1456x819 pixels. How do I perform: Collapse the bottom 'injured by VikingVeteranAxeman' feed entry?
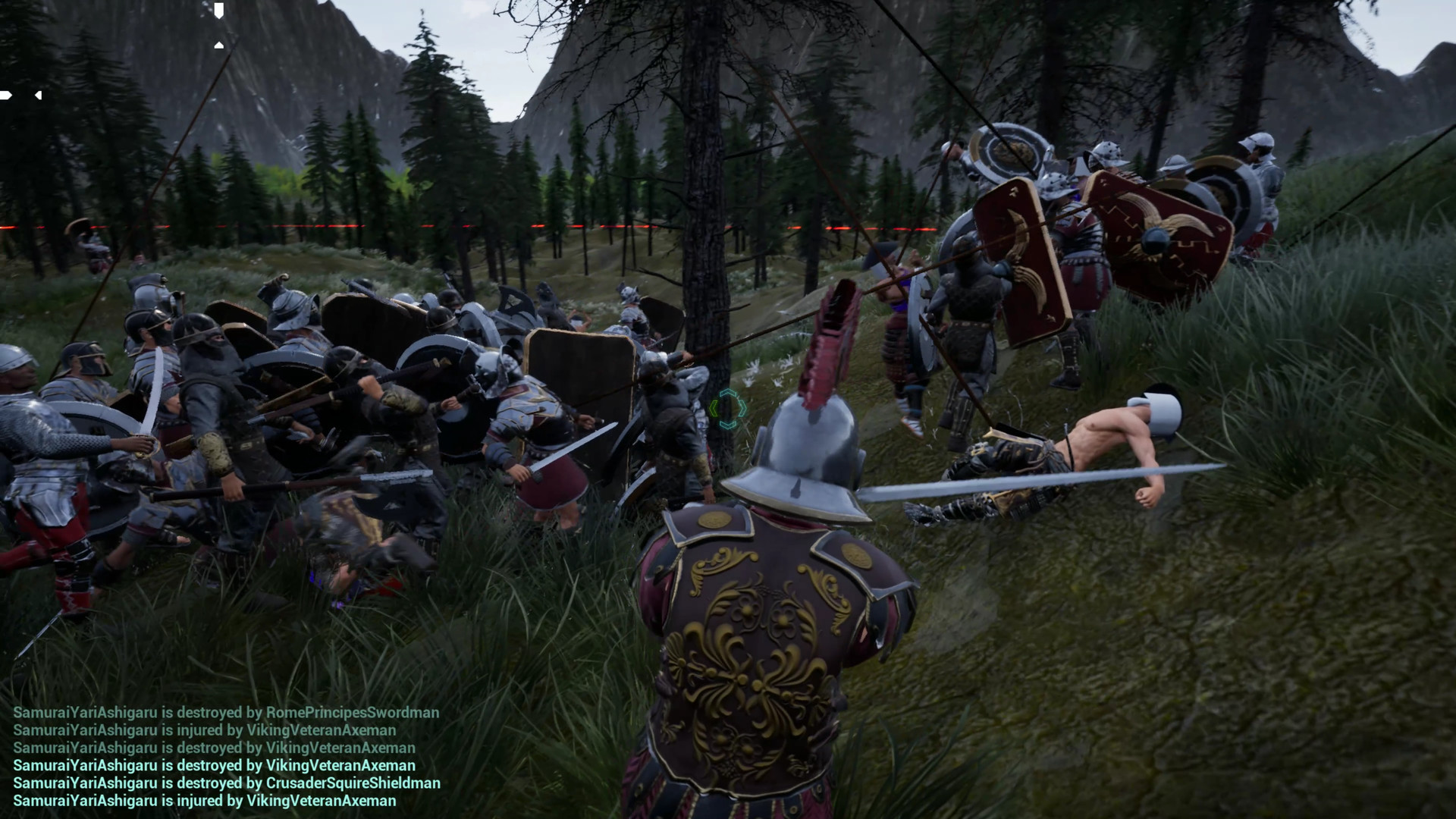(205, 801)
